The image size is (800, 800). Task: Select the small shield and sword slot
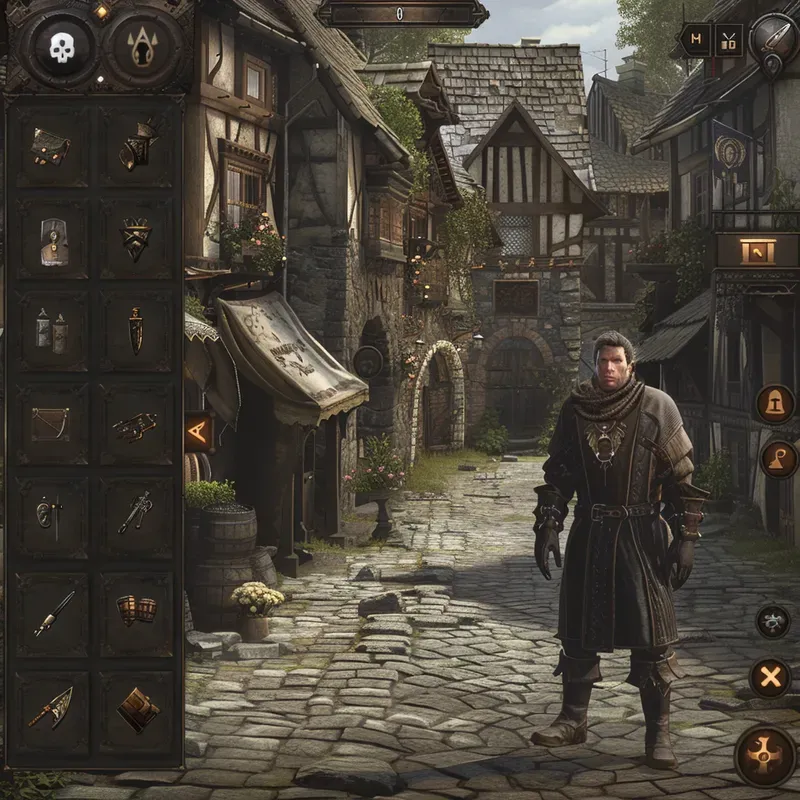[x=50, y=514]
